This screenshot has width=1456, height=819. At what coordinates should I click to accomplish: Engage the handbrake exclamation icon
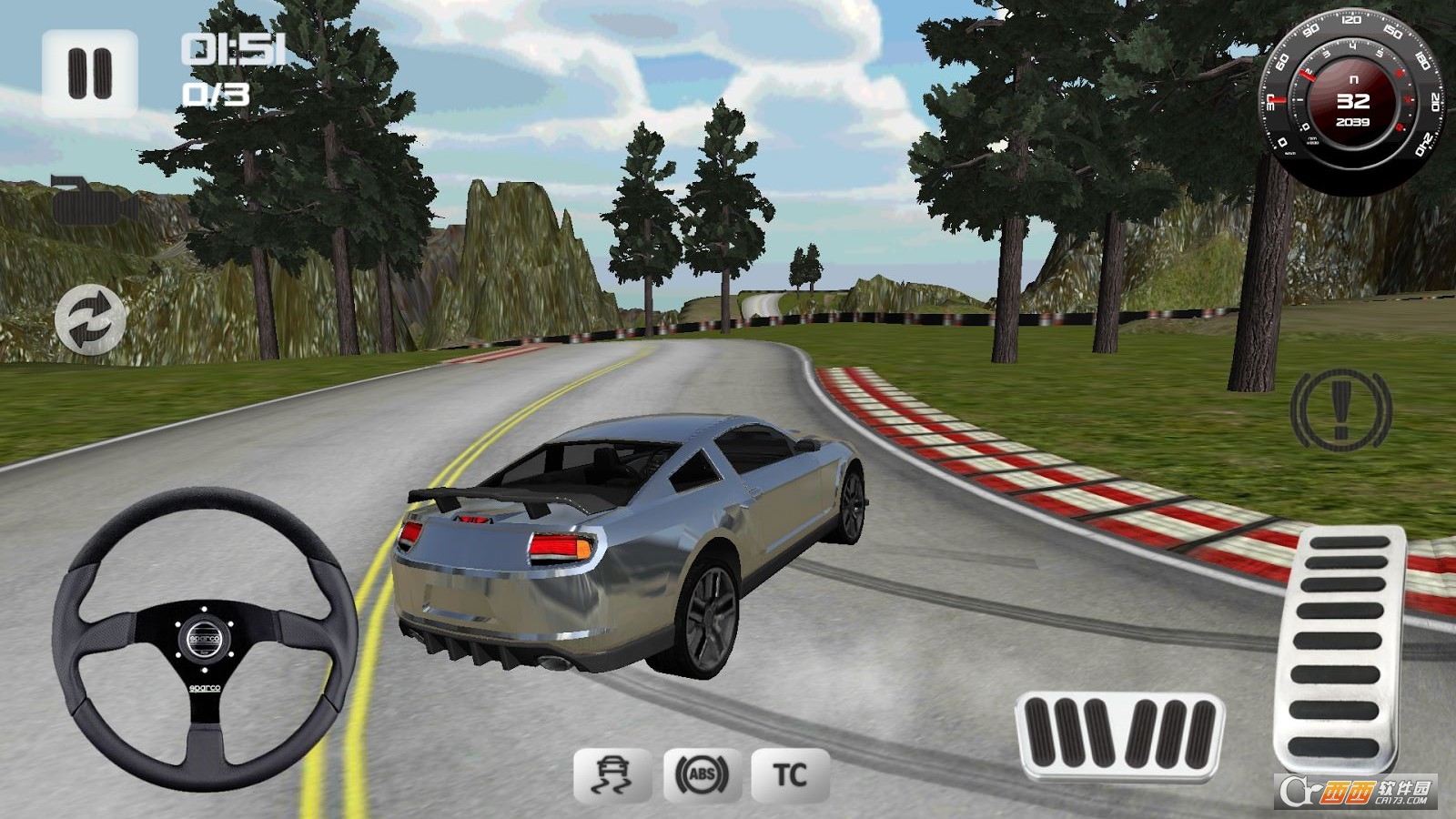(1340, 409)
